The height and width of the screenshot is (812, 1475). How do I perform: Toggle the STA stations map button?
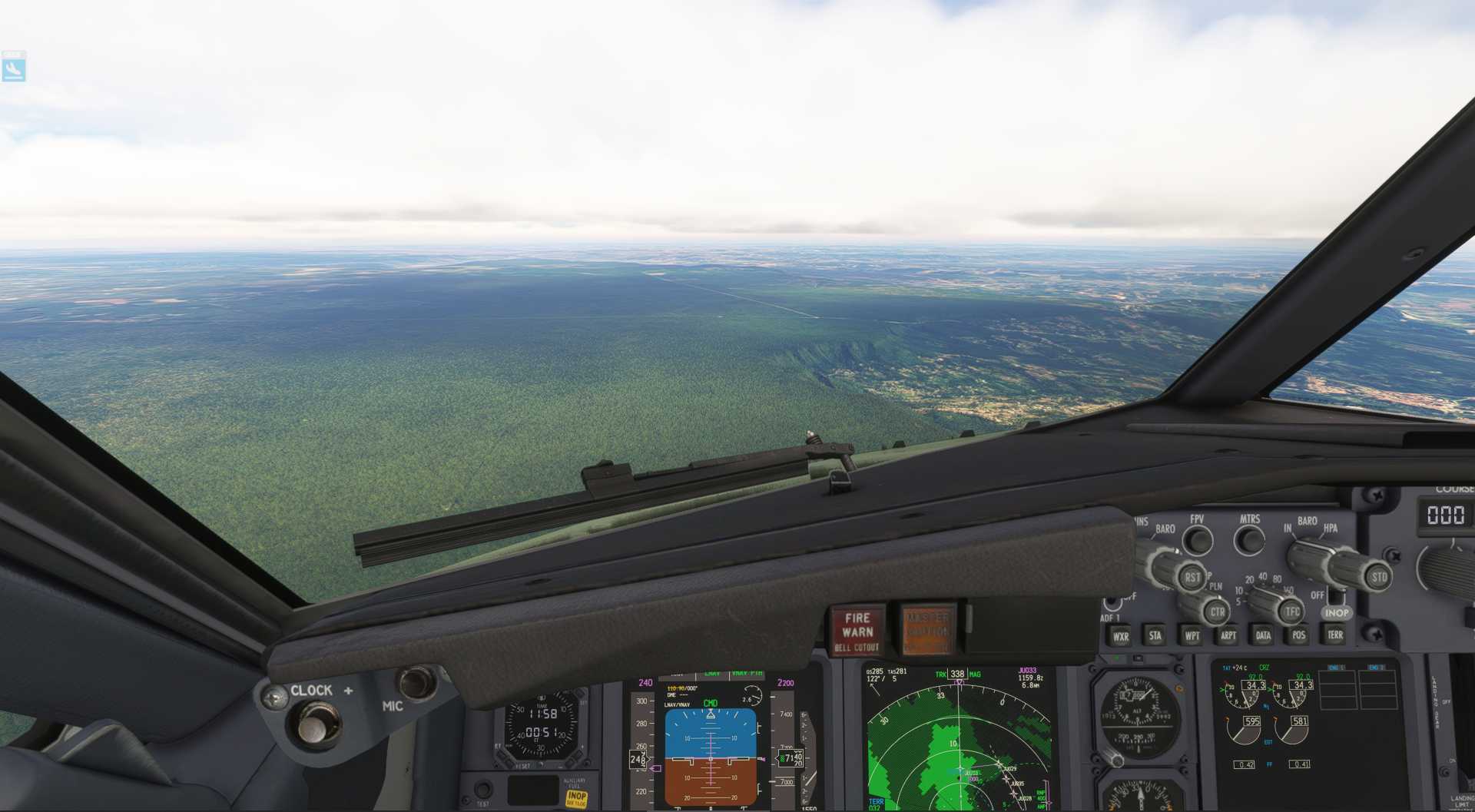tap(1155, 635)
